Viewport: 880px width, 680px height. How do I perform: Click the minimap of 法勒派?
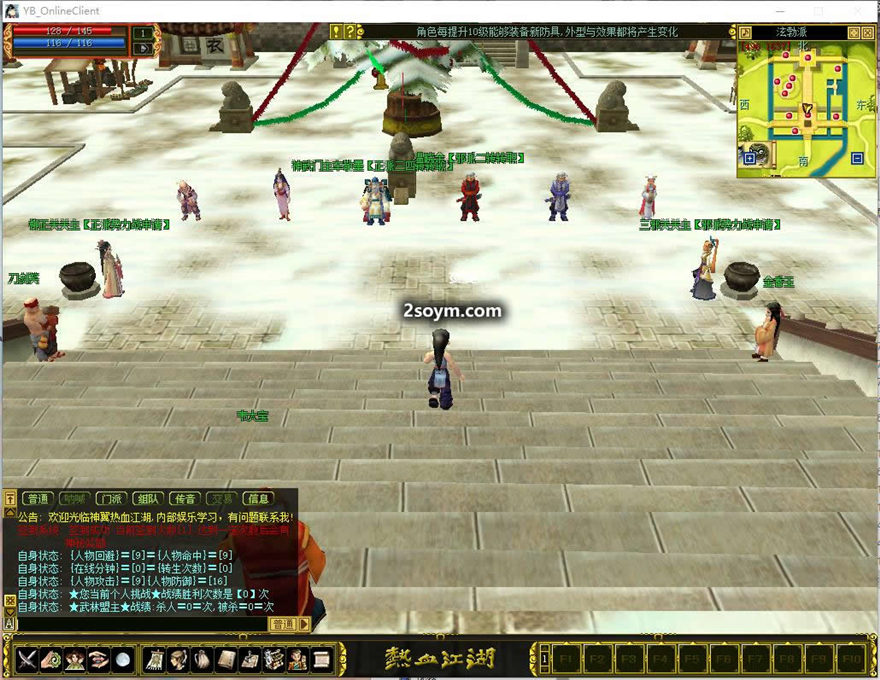[805, 105]
